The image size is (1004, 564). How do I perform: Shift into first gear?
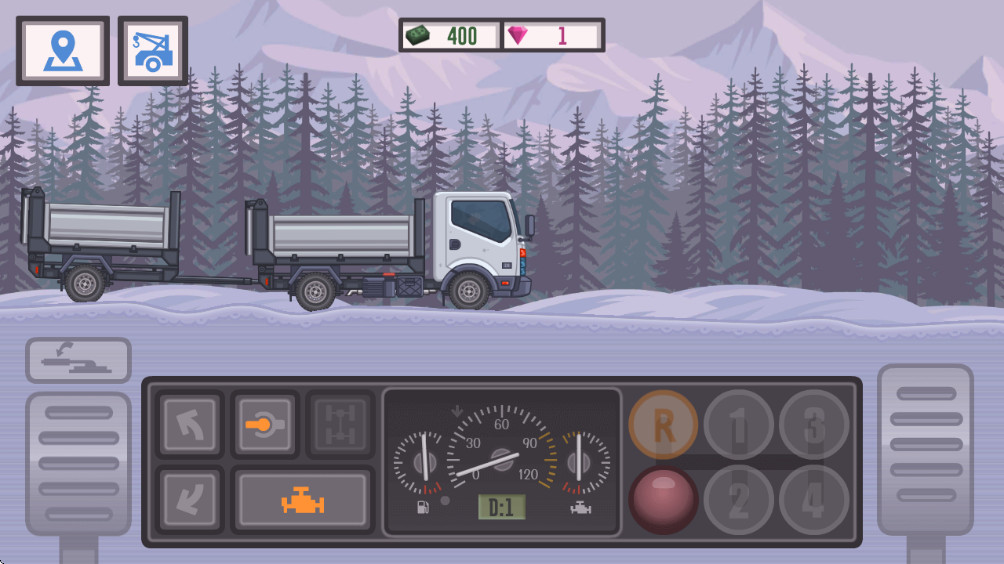pyautogui.click(x=738, y=425)
